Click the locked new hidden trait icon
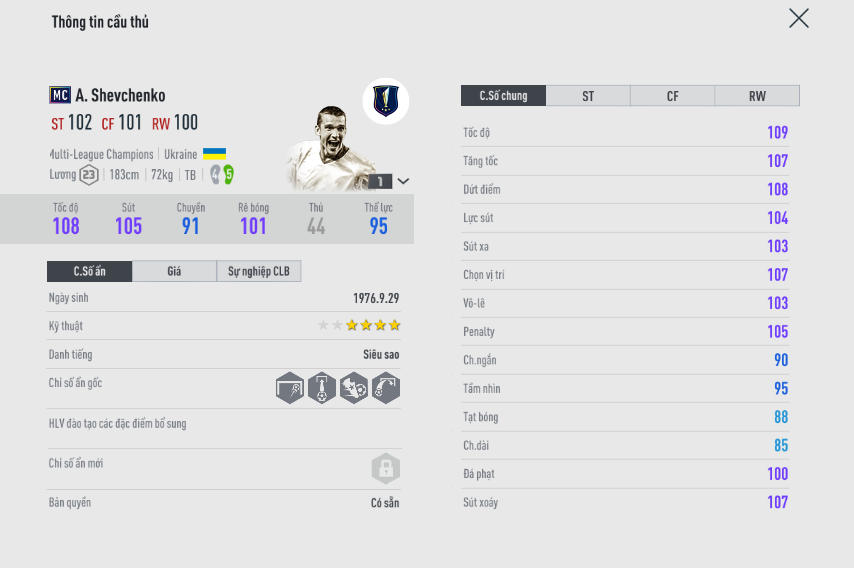The height and width of the screenshot is (568, 854). [x=385, y=468]
